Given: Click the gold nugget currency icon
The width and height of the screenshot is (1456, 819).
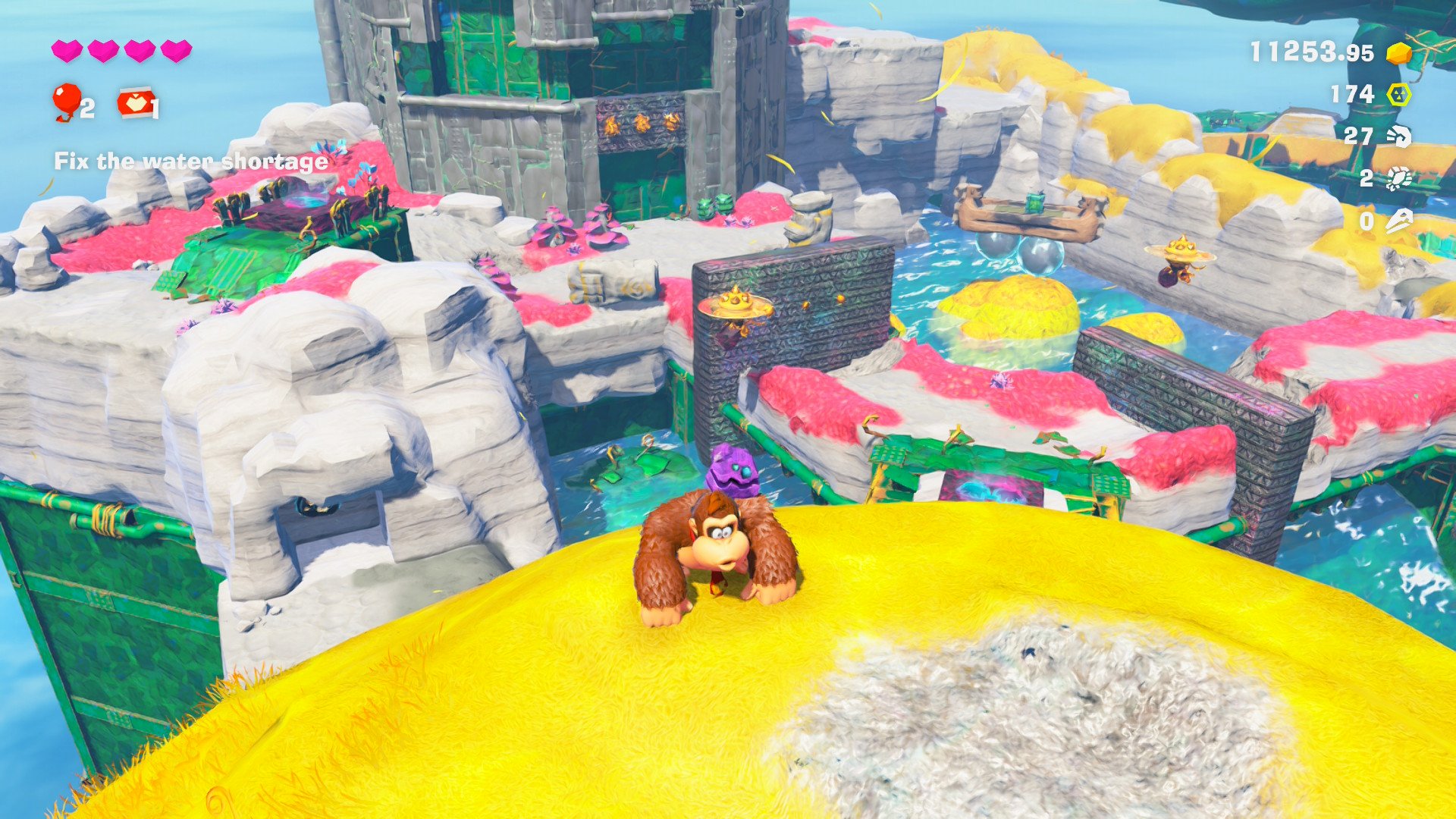Looking at the screenshot, I should [1399, 53].
